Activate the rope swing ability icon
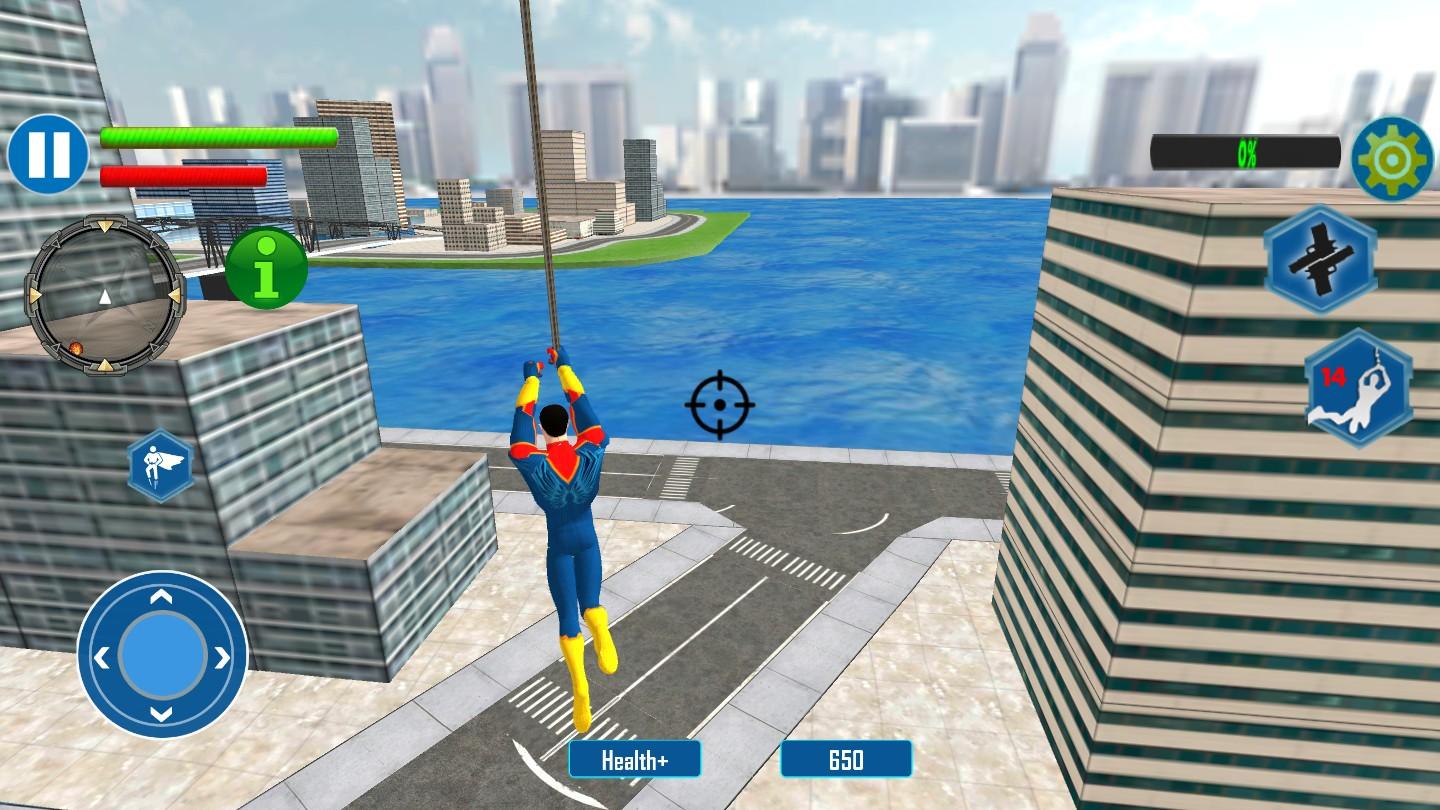This screenshot has width=1440, height=810. pyautogui.click(x=1357, y=388)
